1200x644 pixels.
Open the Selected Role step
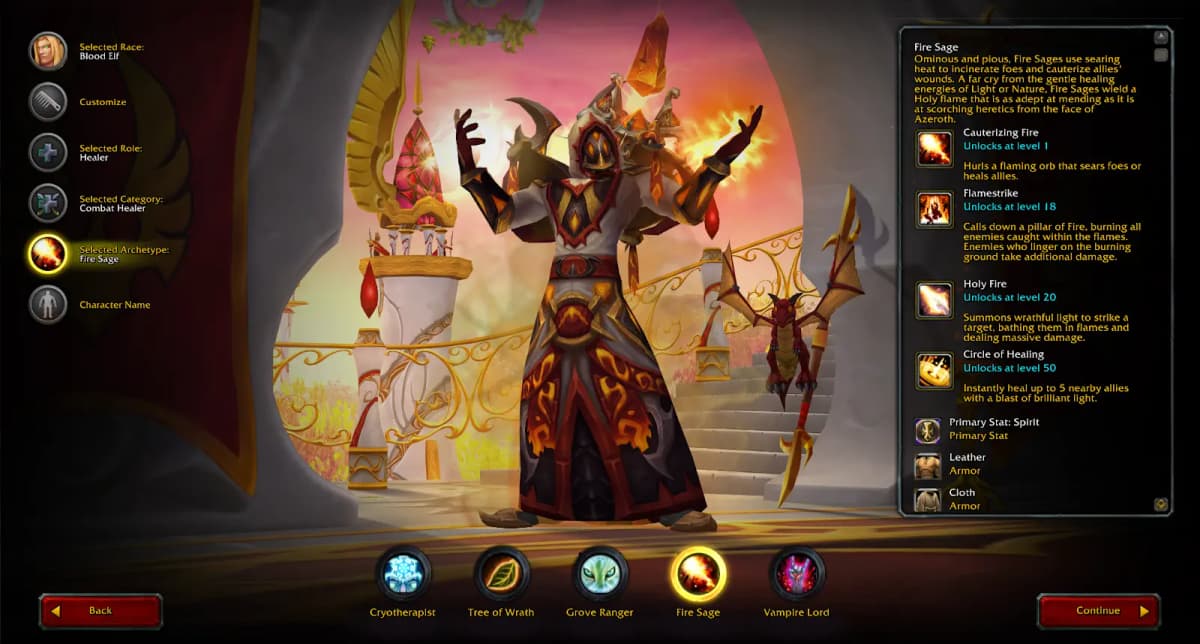[48, 152]
